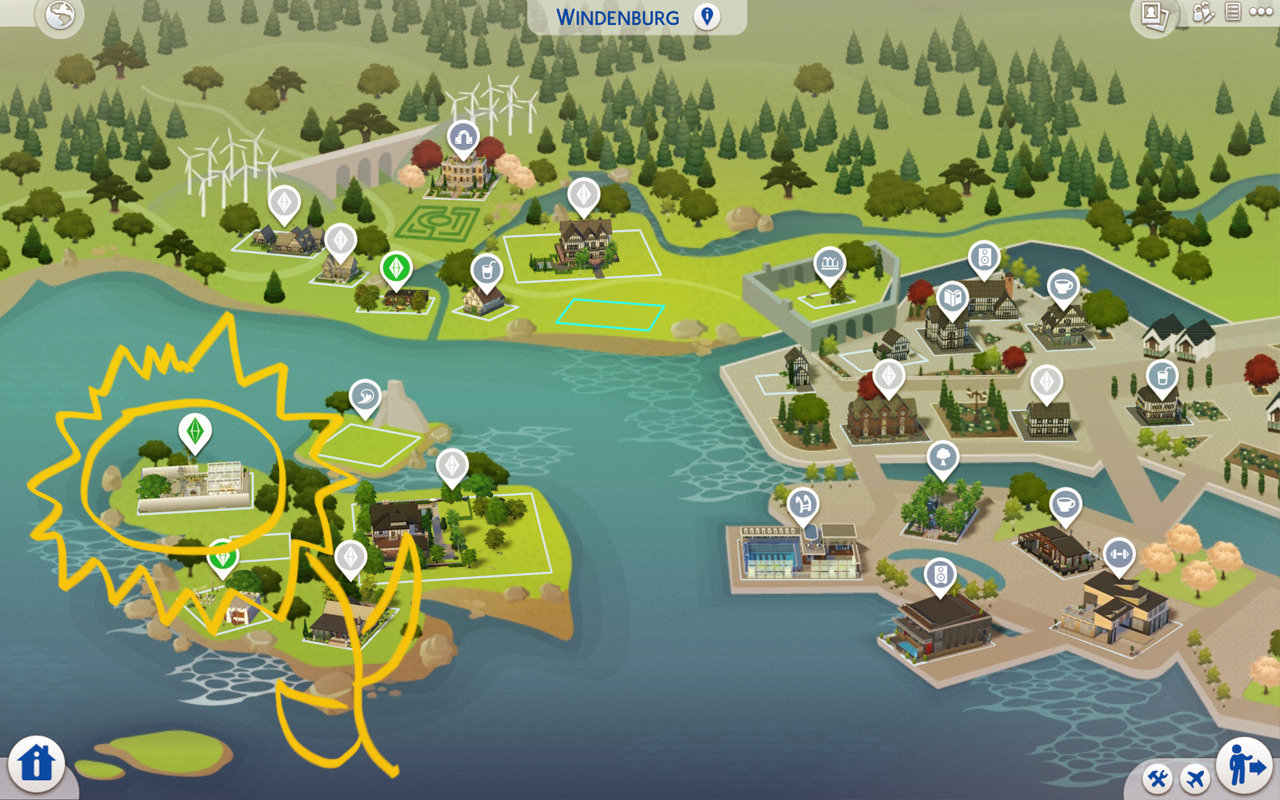Select the ancient ruins marker
The width and height of the screenshot is (1280, 800).
[x=828, y=264]
